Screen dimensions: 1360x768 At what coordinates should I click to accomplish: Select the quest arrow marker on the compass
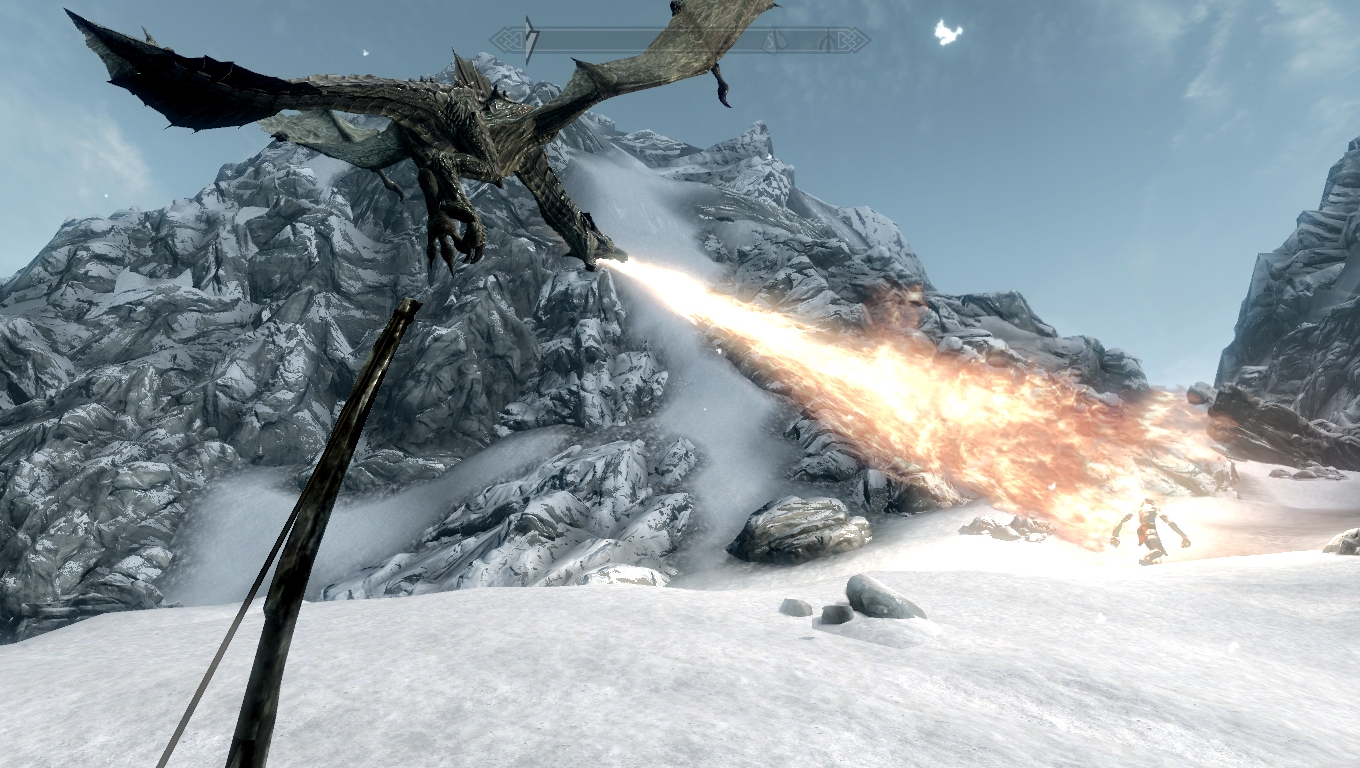pyautogui.click(x=531, y=40)
